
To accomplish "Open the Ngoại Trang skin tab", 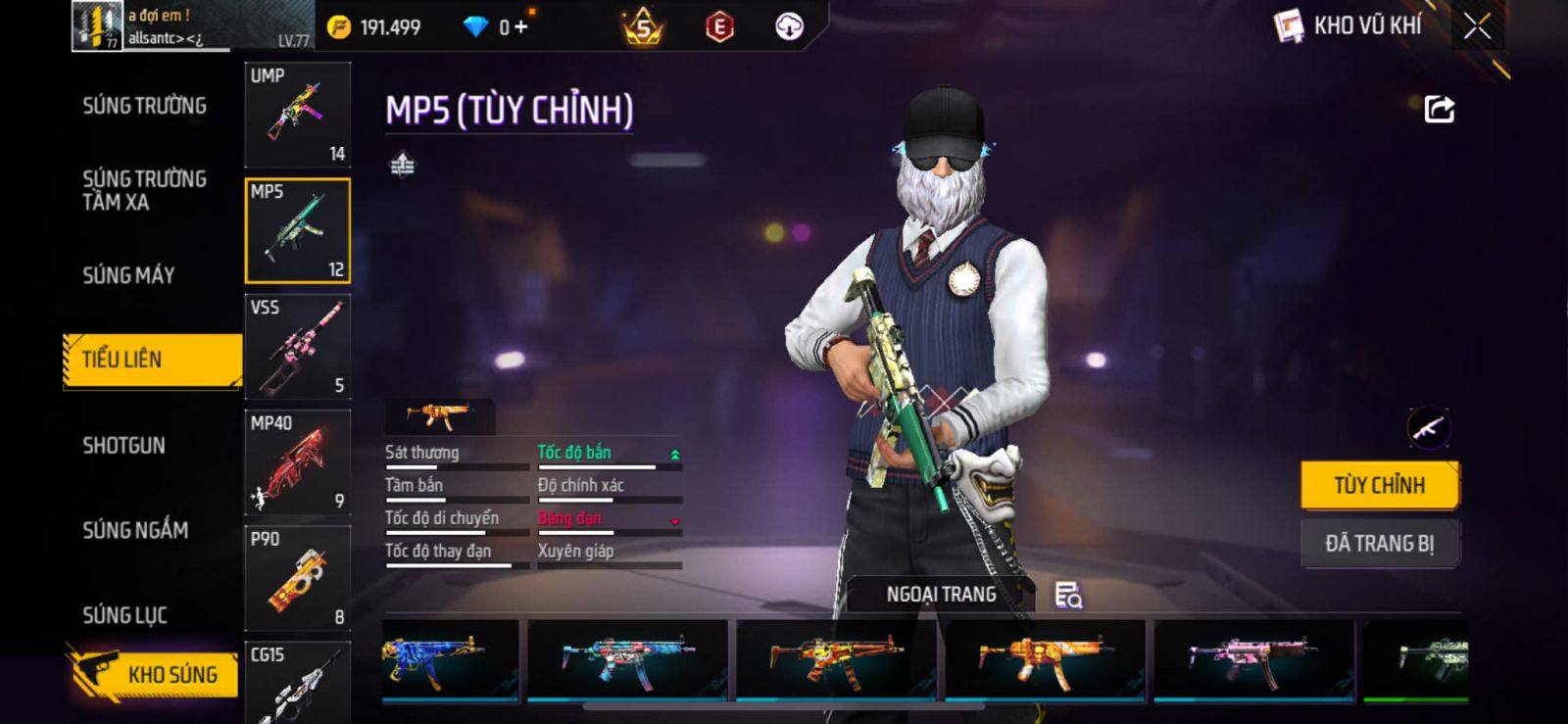I will [x=940, y=595].
